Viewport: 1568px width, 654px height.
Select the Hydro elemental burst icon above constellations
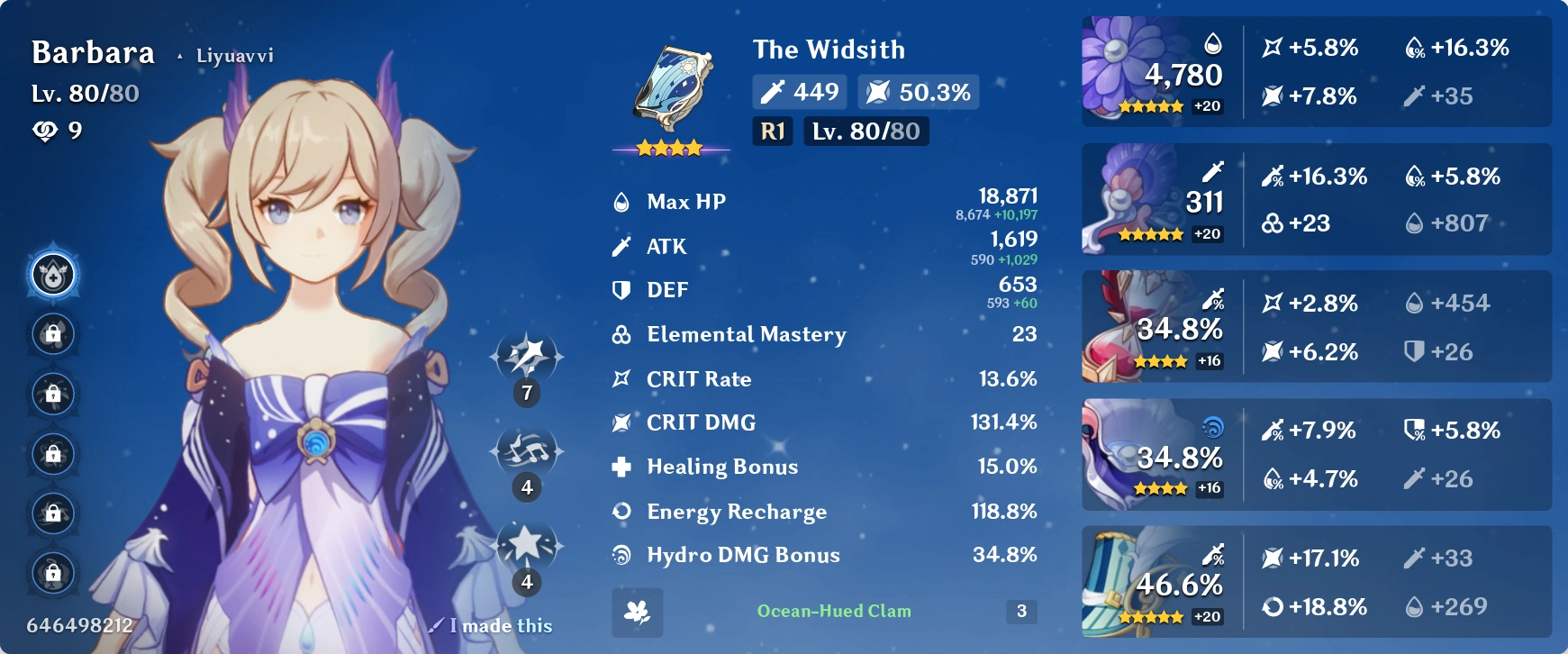[54, 277]
